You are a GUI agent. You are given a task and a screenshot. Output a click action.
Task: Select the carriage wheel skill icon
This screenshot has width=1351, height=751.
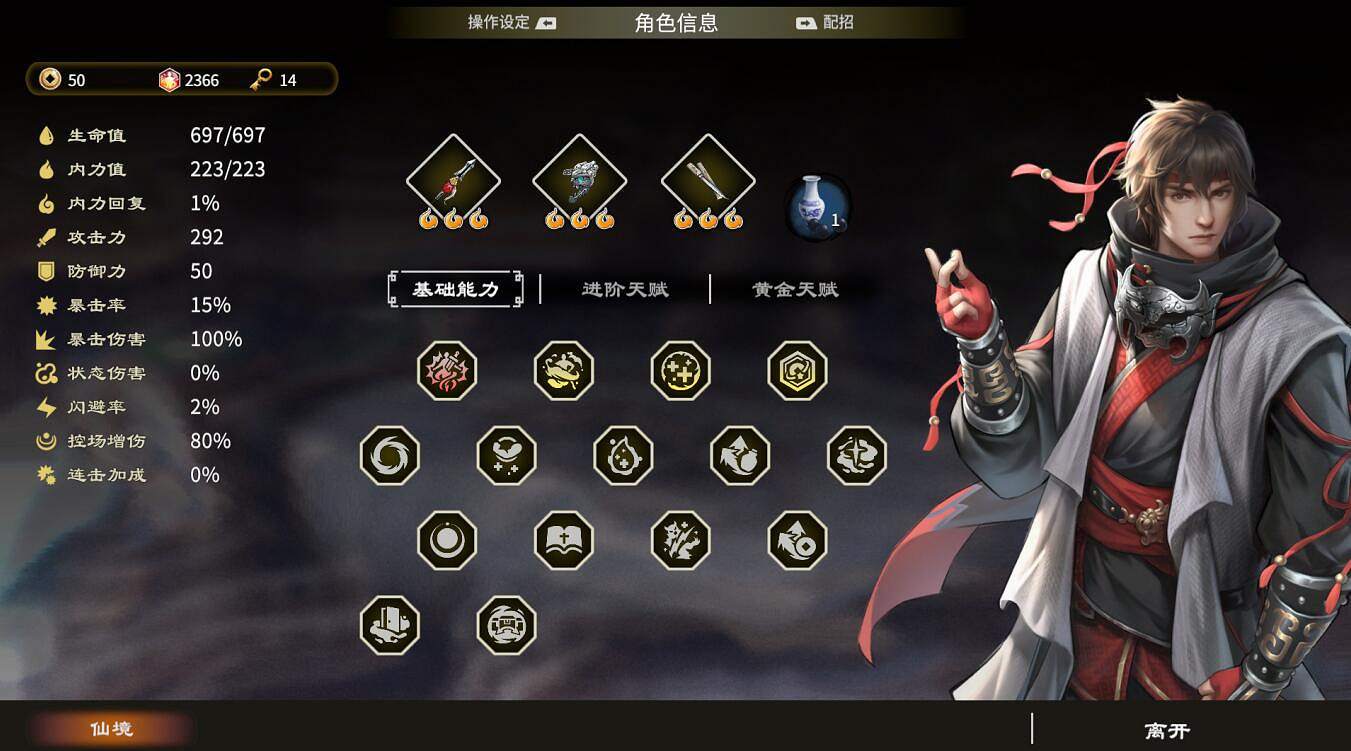click(x=507, y=627)
